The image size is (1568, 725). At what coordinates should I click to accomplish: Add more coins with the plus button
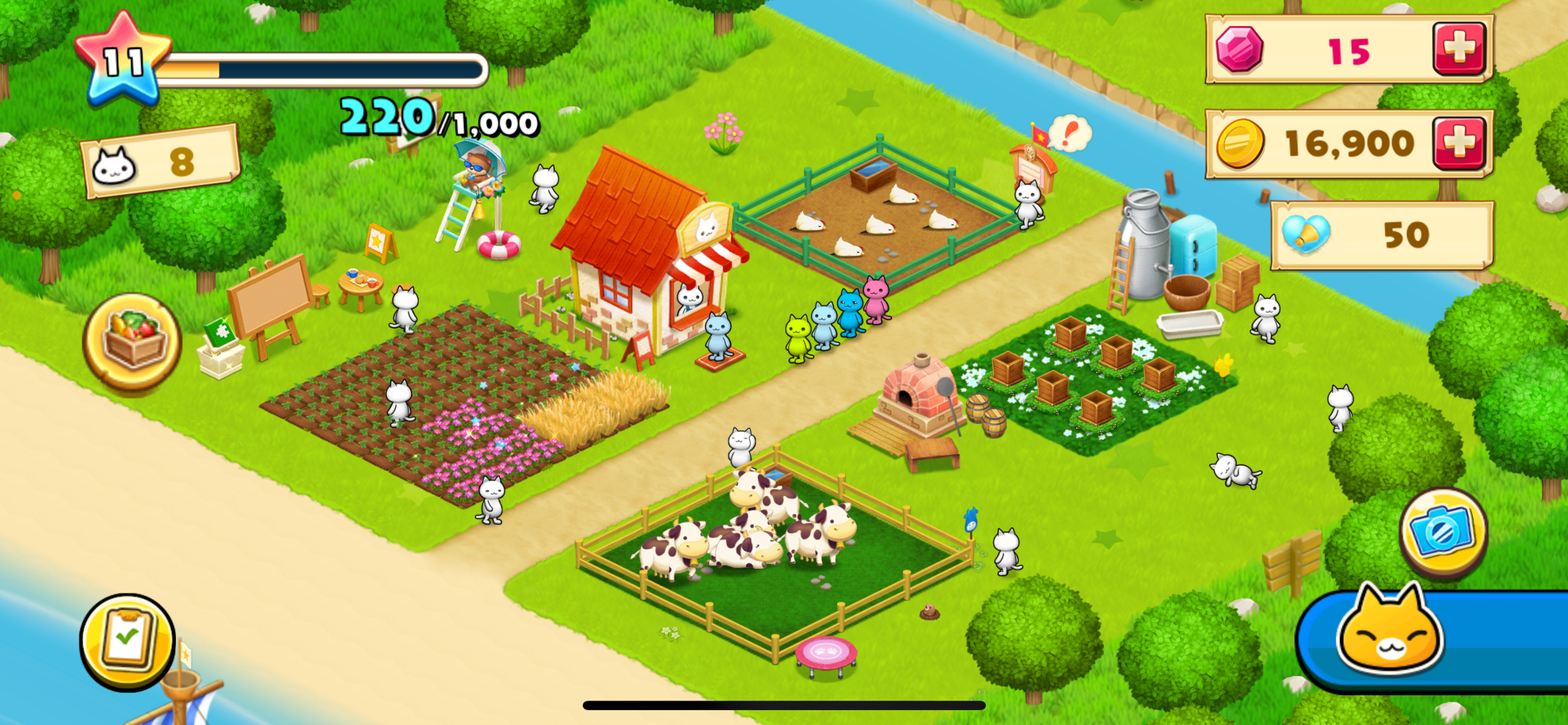point(1459,143)
